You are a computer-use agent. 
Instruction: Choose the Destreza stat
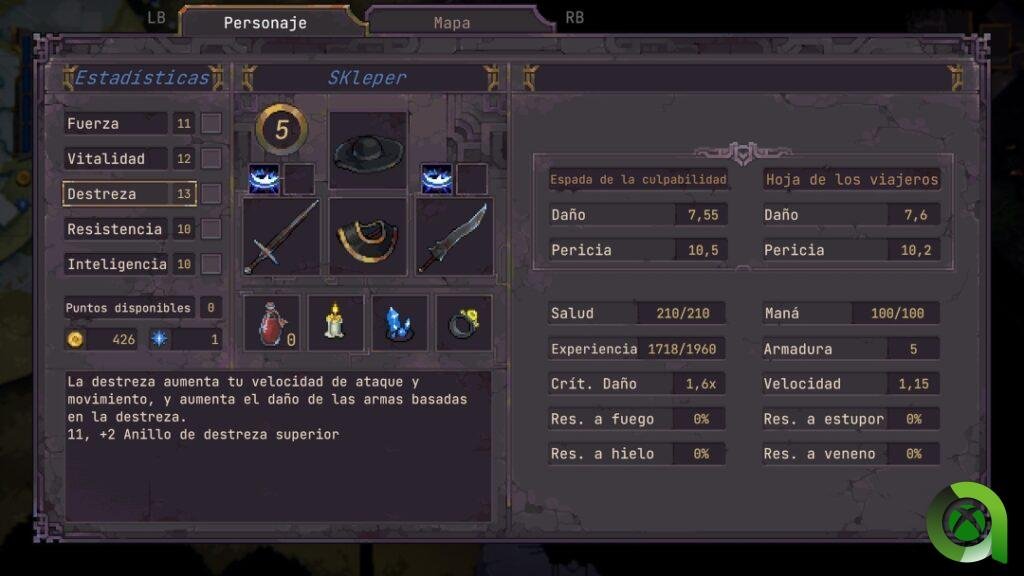coord(115,194)
